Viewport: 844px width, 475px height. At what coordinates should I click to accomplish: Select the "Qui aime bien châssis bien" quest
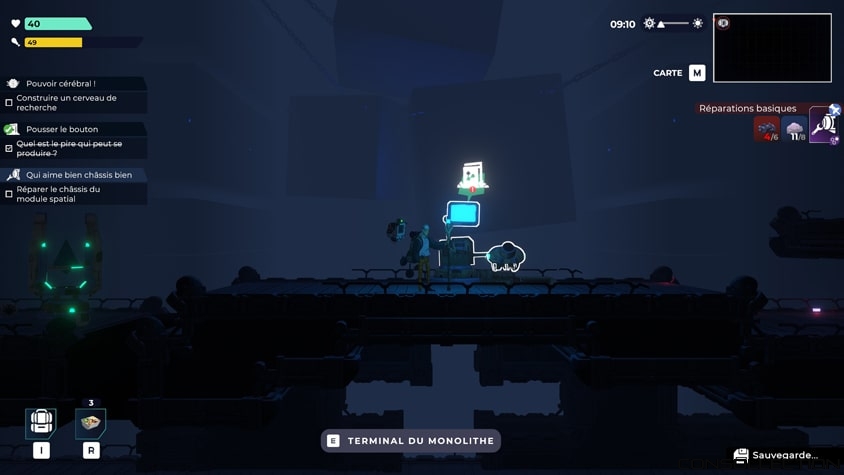(78, 175)
